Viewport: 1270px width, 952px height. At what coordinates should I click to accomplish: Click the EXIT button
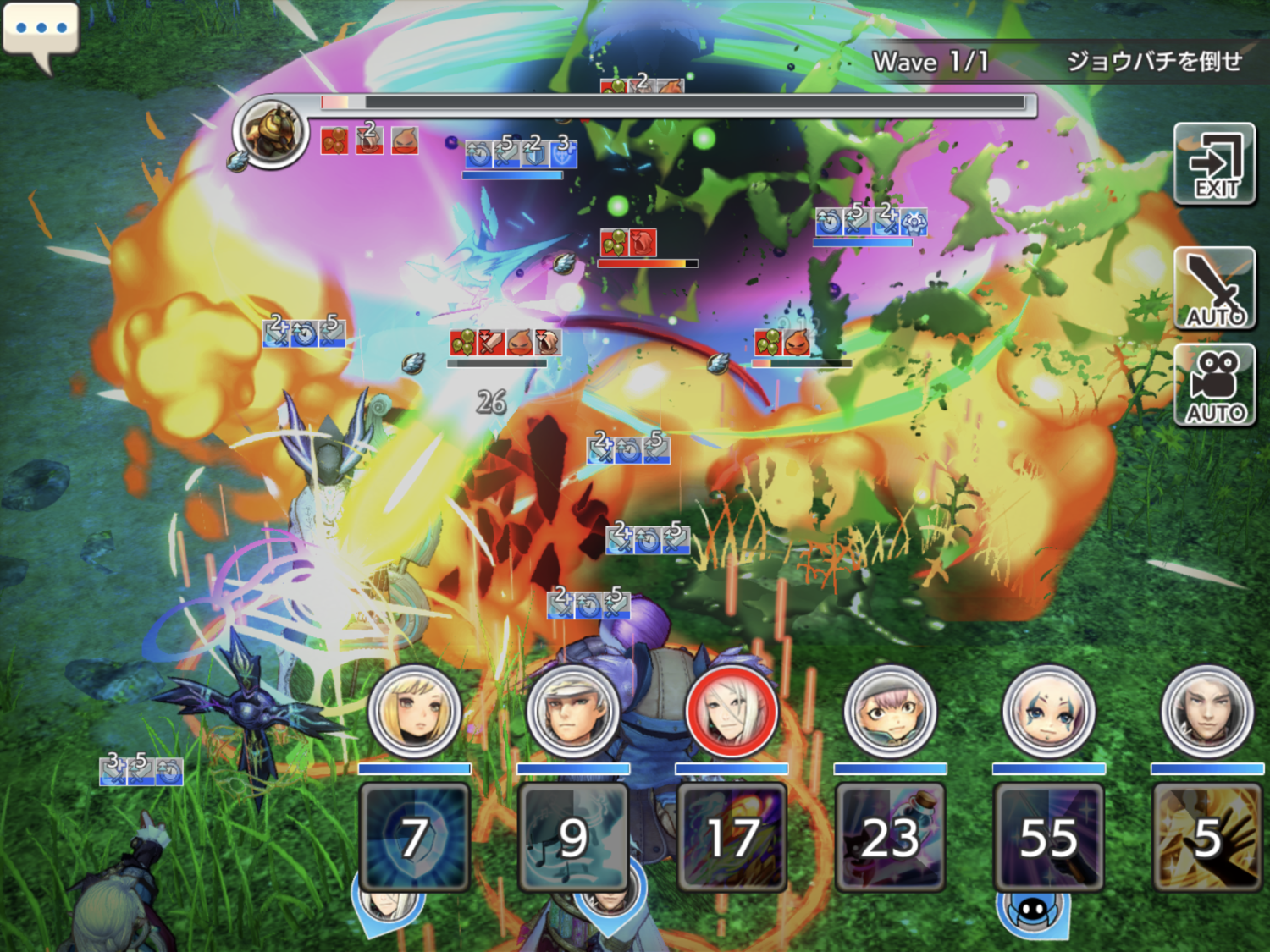[x=1214, y=163]
